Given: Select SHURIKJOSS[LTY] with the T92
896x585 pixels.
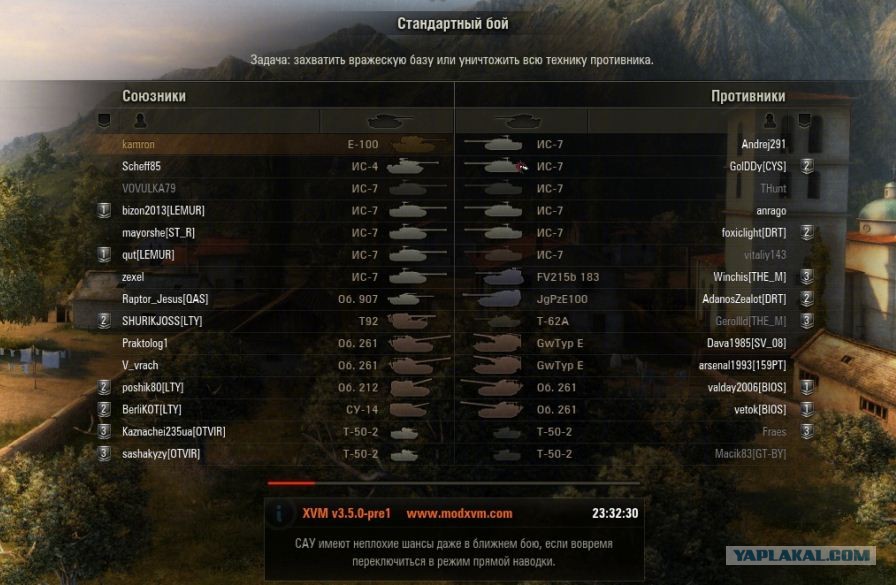Looking at the screenshot, I should [164, 321].
